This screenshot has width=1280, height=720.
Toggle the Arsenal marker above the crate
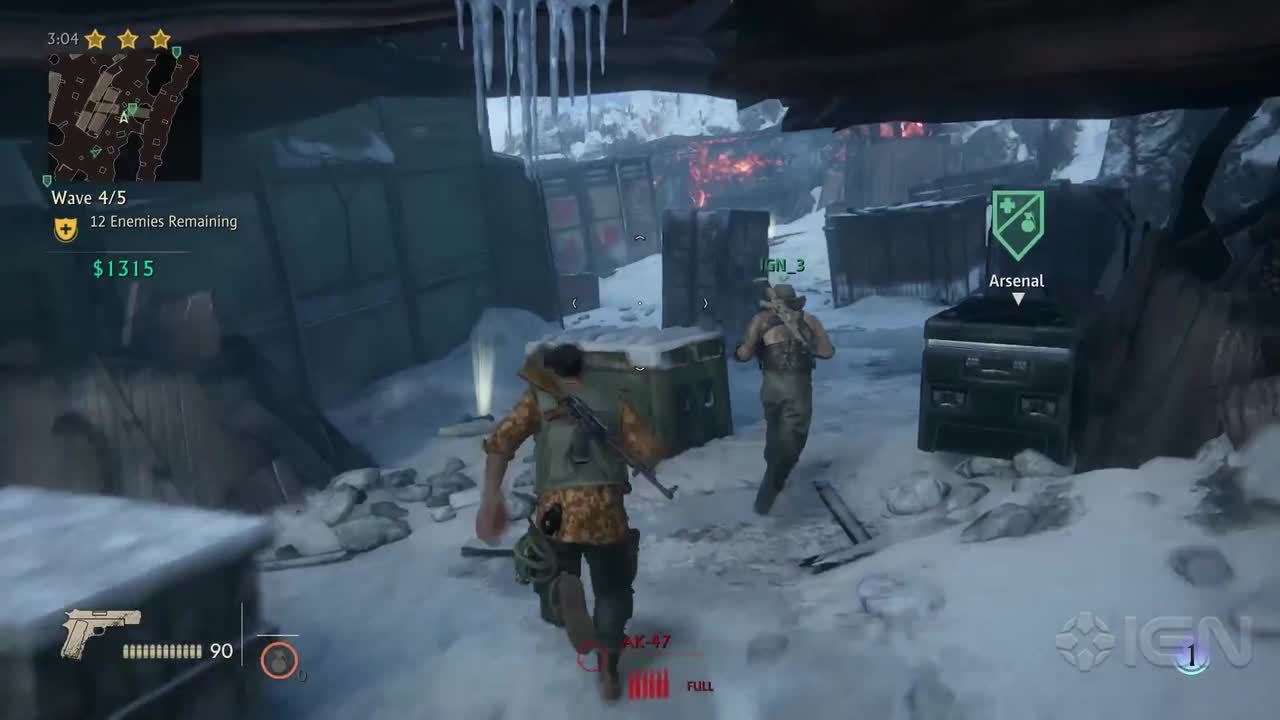pos(1015,281)
